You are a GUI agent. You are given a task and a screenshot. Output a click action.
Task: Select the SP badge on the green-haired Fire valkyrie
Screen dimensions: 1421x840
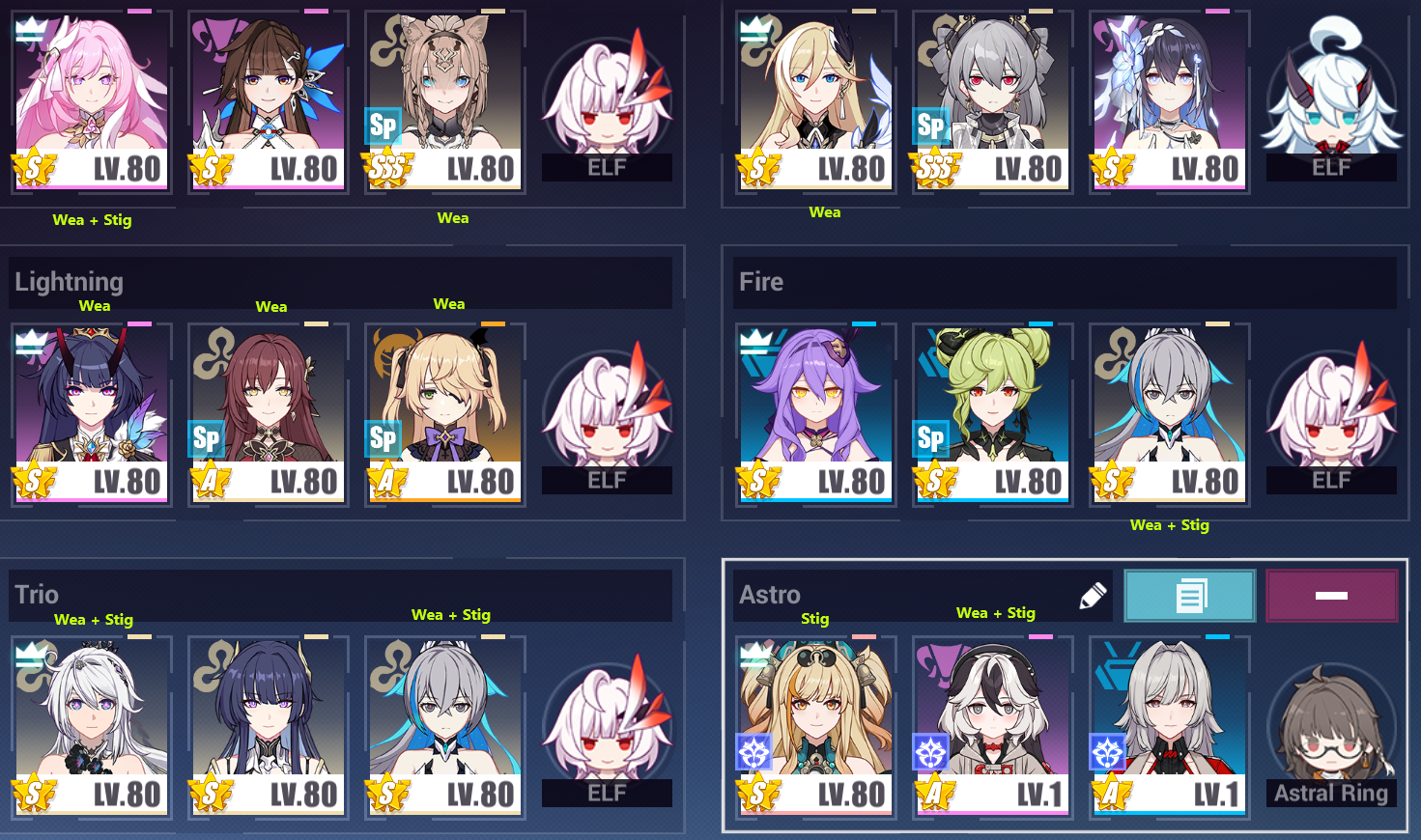[x=930, y=437]
